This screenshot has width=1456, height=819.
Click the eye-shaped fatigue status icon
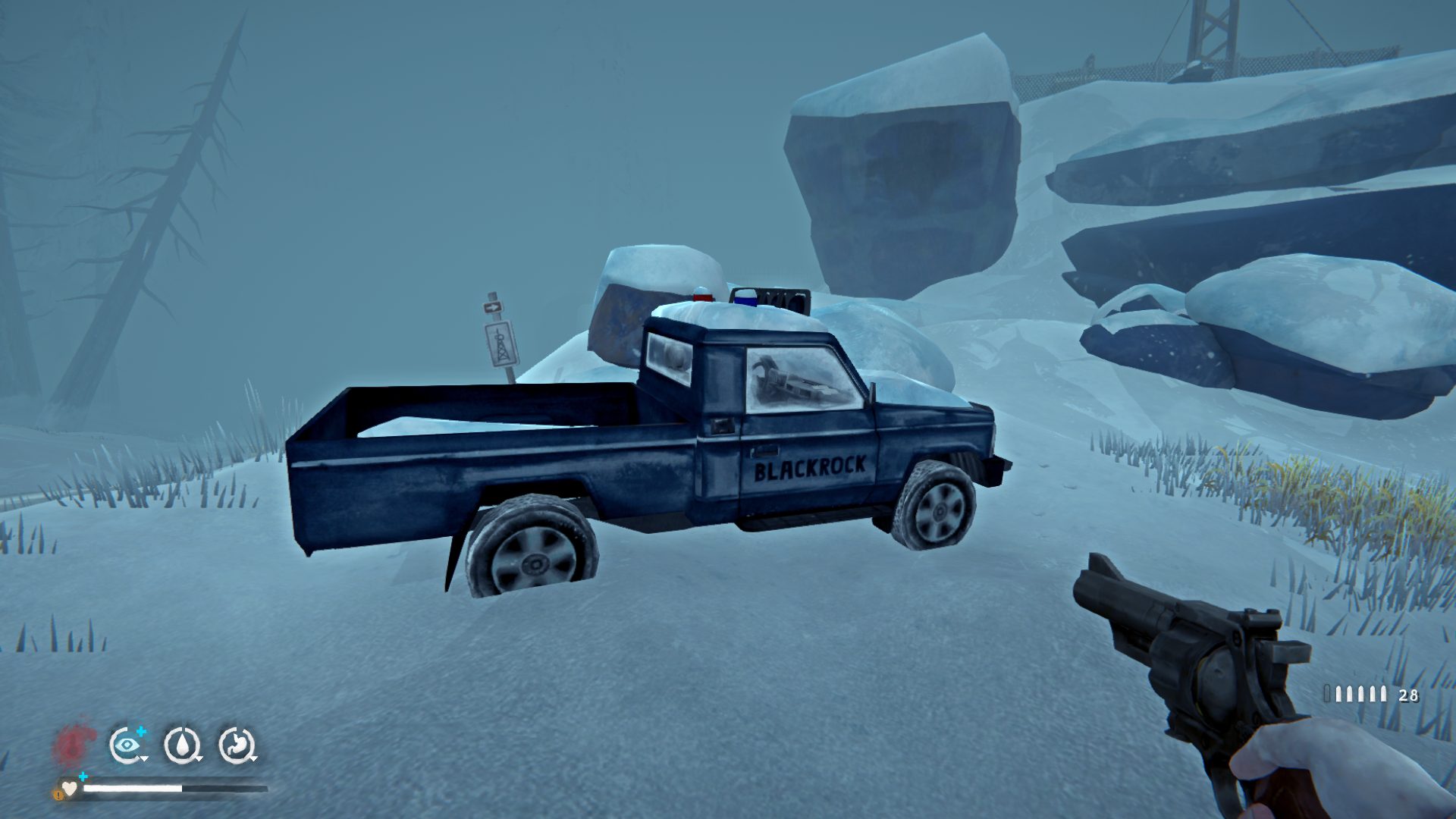pos(127,745)
